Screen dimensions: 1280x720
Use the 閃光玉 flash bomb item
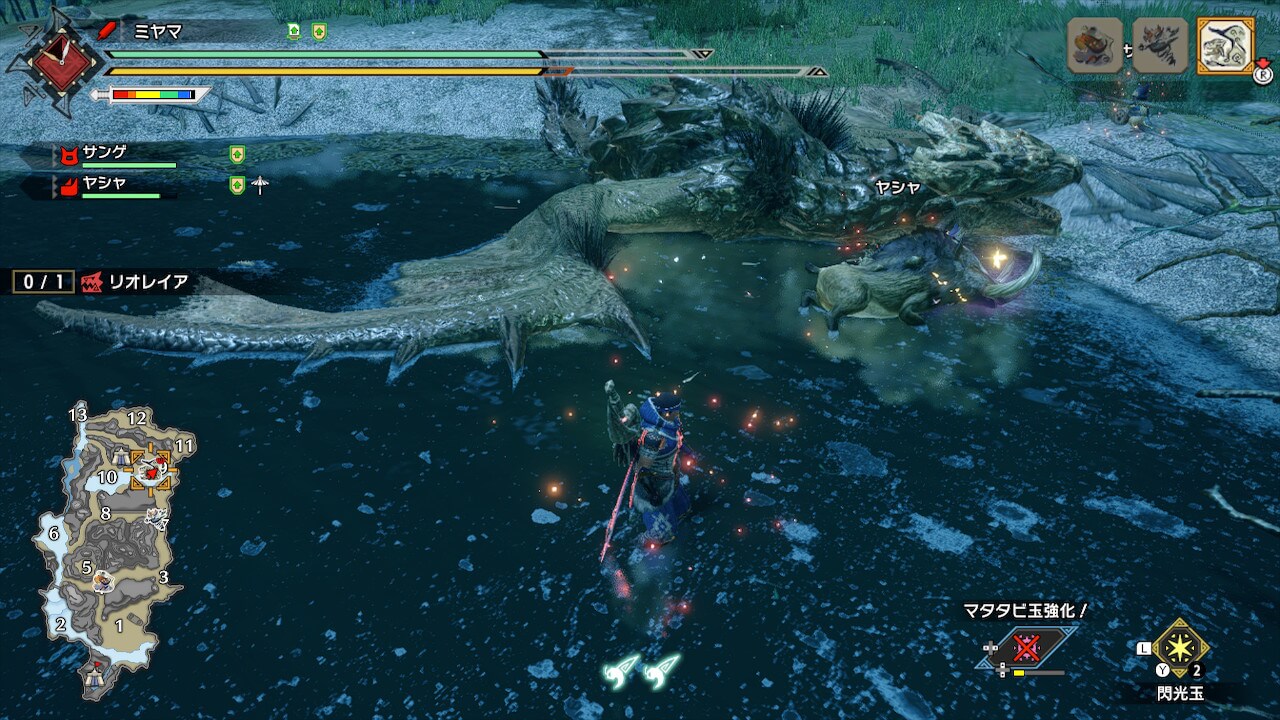[x=1180, y=648]
